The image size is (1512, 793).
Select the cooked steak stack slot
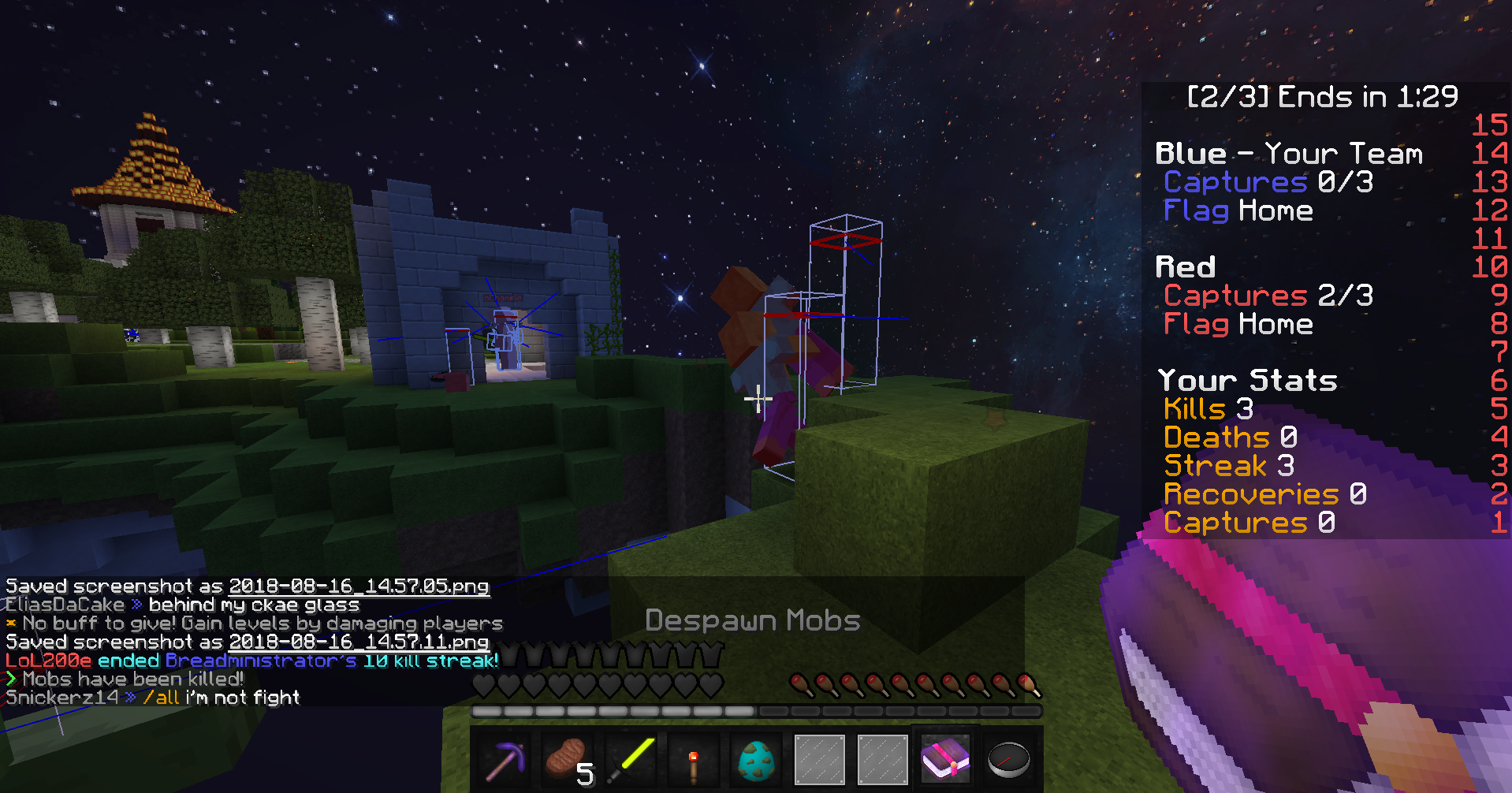tap(568, 760)
